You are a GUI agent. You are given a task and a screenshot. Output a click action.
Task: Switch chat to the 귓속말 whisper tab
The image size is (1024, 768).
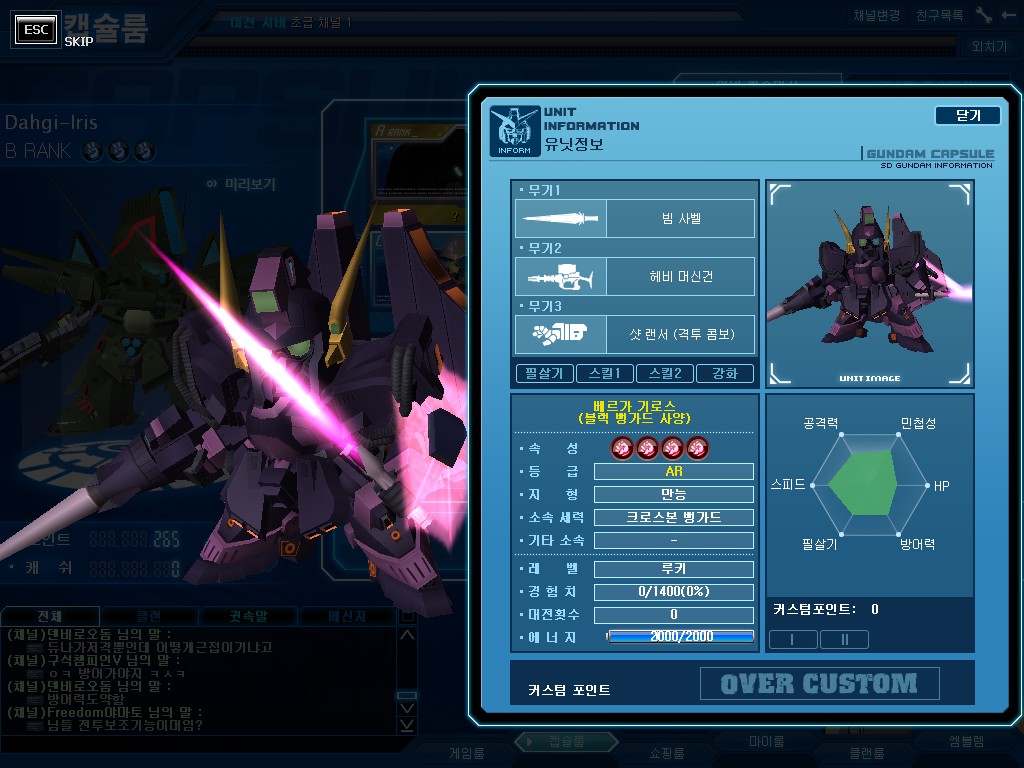coord(248,616)
